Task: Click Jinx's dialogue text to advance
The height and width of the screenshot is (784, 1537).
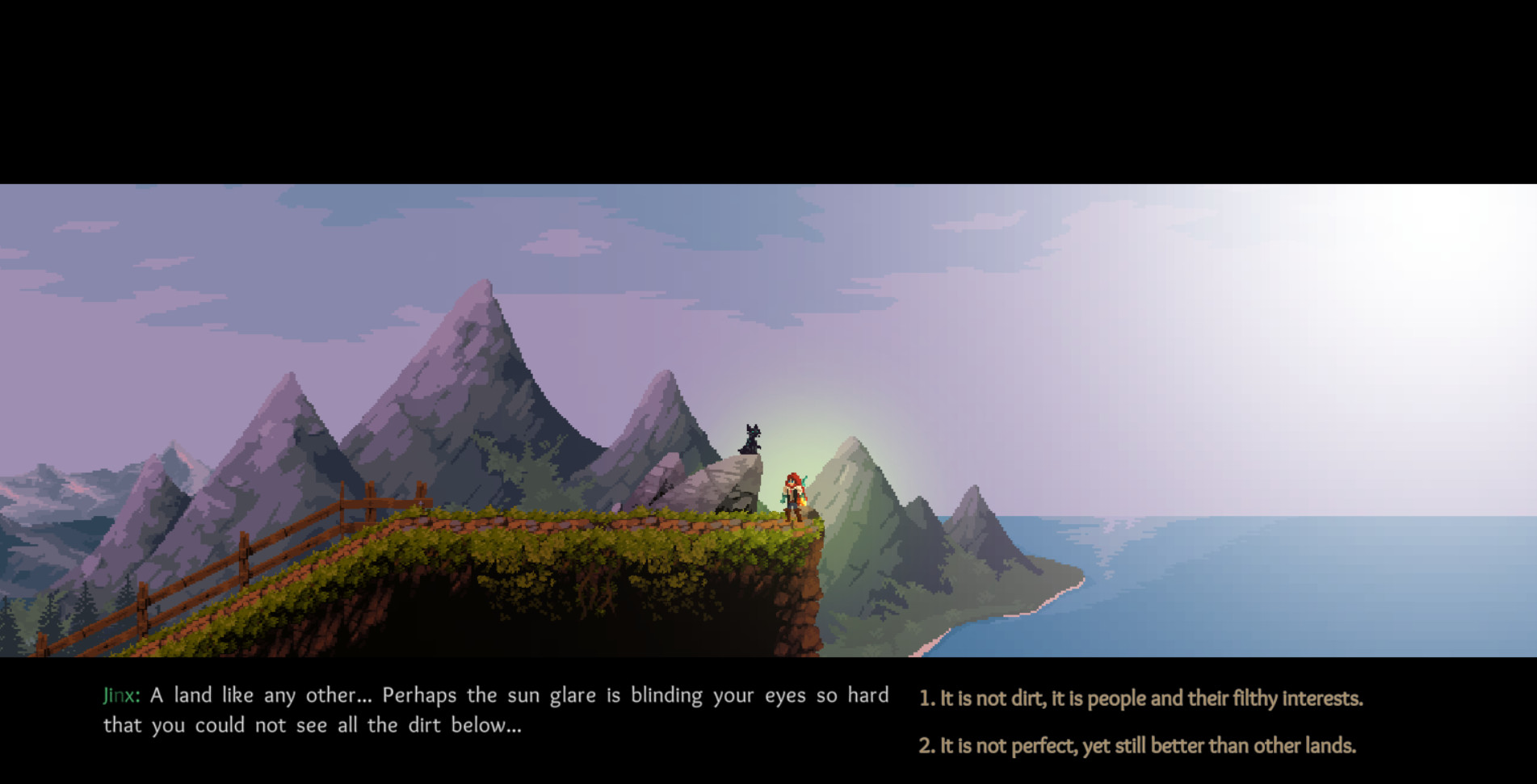Action: click(x=485, y=709)
